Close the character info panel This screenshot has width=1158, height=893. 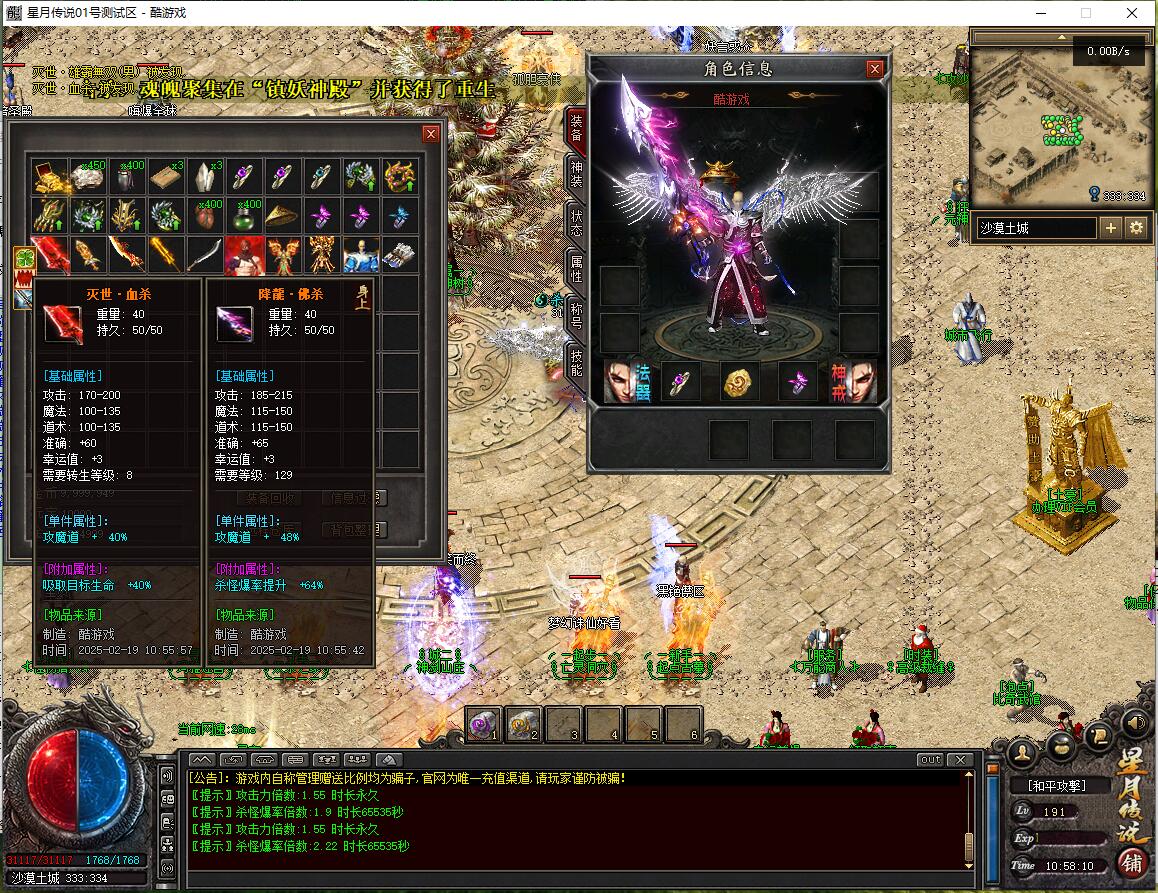click(x=875, y=69)
